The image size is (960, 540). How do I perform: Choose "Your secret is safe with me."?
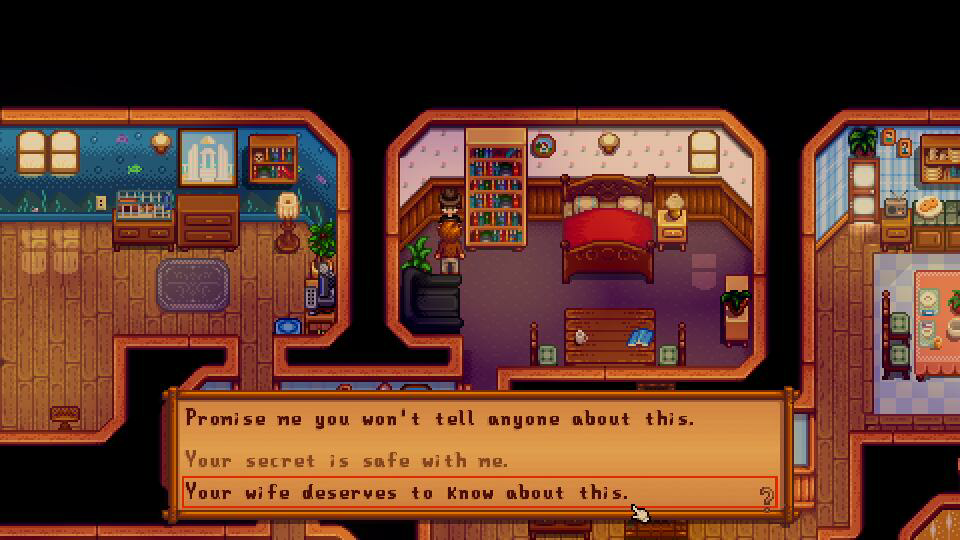pyautogui.click(x=347, y=460)
